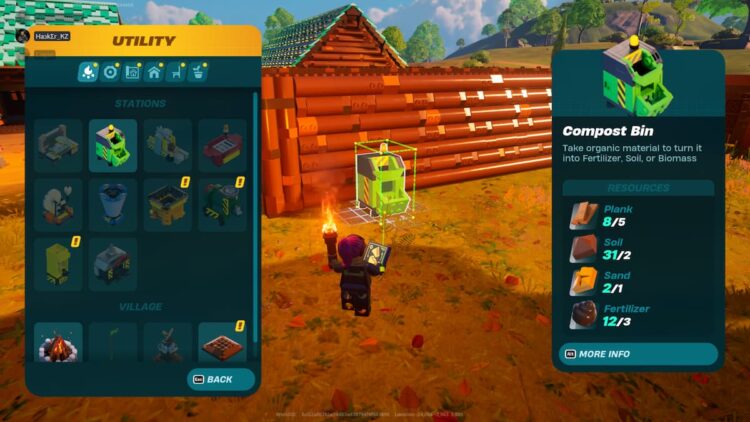
Task: Select the picture frame category tab
Action: point(132,72)
